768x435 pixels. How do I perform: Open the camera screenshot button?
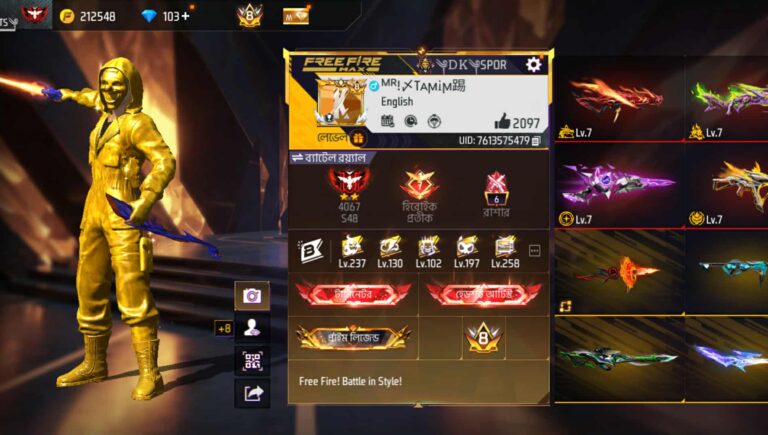(252, 295)
